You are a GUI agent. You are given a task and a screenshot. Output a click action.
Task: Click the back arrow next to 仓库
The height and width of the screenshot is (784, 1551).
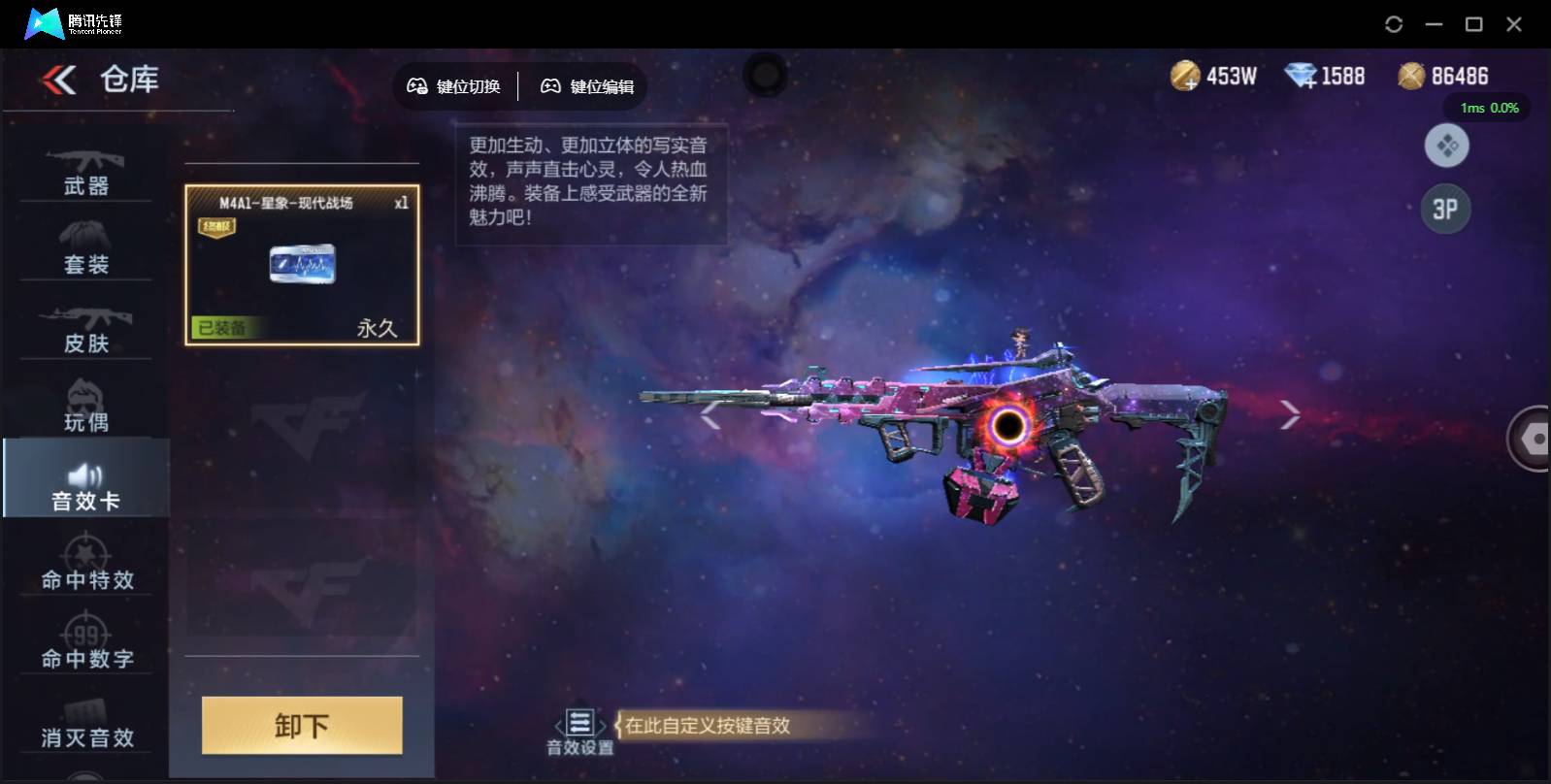pos(60,81)
